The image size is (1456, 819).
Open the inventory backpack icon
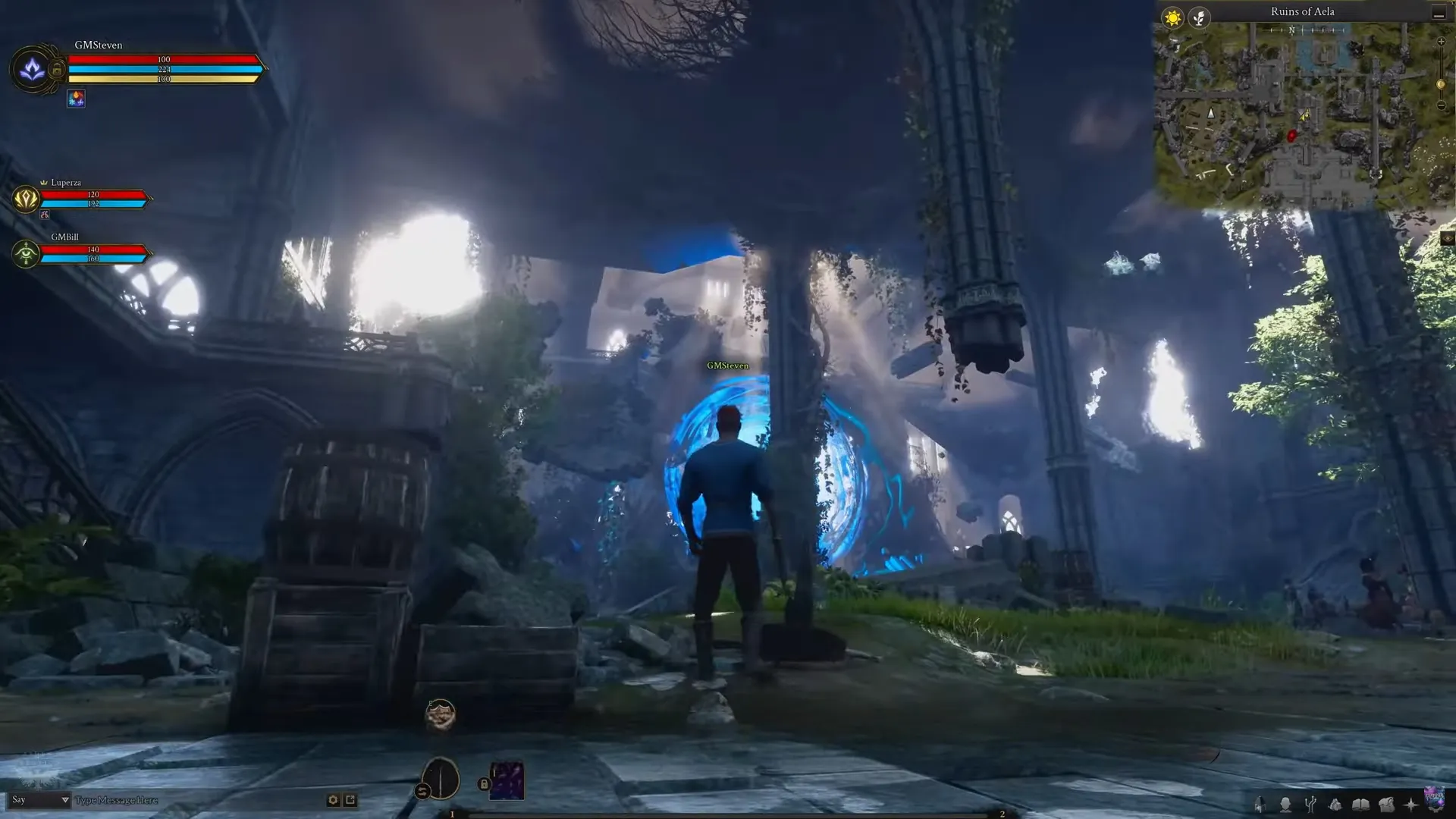[x=1388, y=805]
